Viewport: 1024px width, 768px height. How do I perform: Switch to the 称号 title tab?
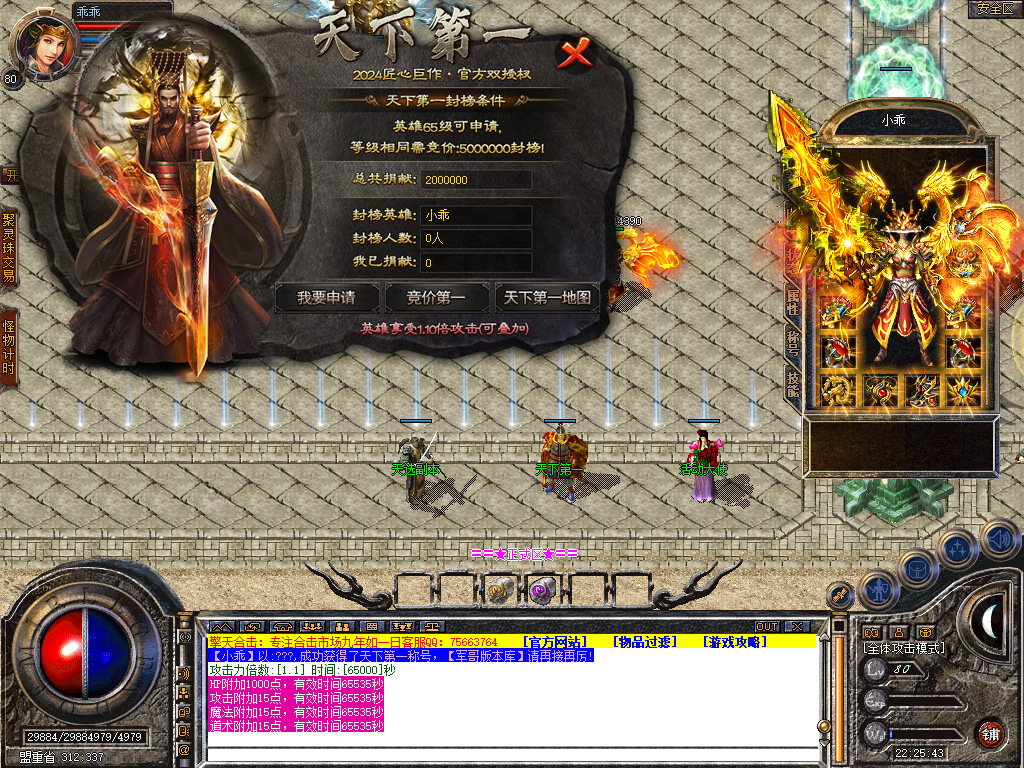coord(792,343)
